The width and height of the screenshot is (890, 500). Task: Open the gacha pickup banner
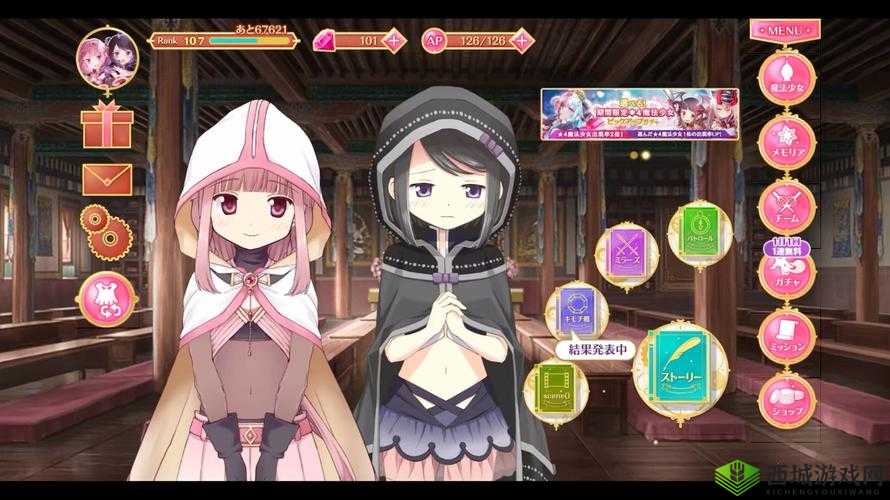639,113
